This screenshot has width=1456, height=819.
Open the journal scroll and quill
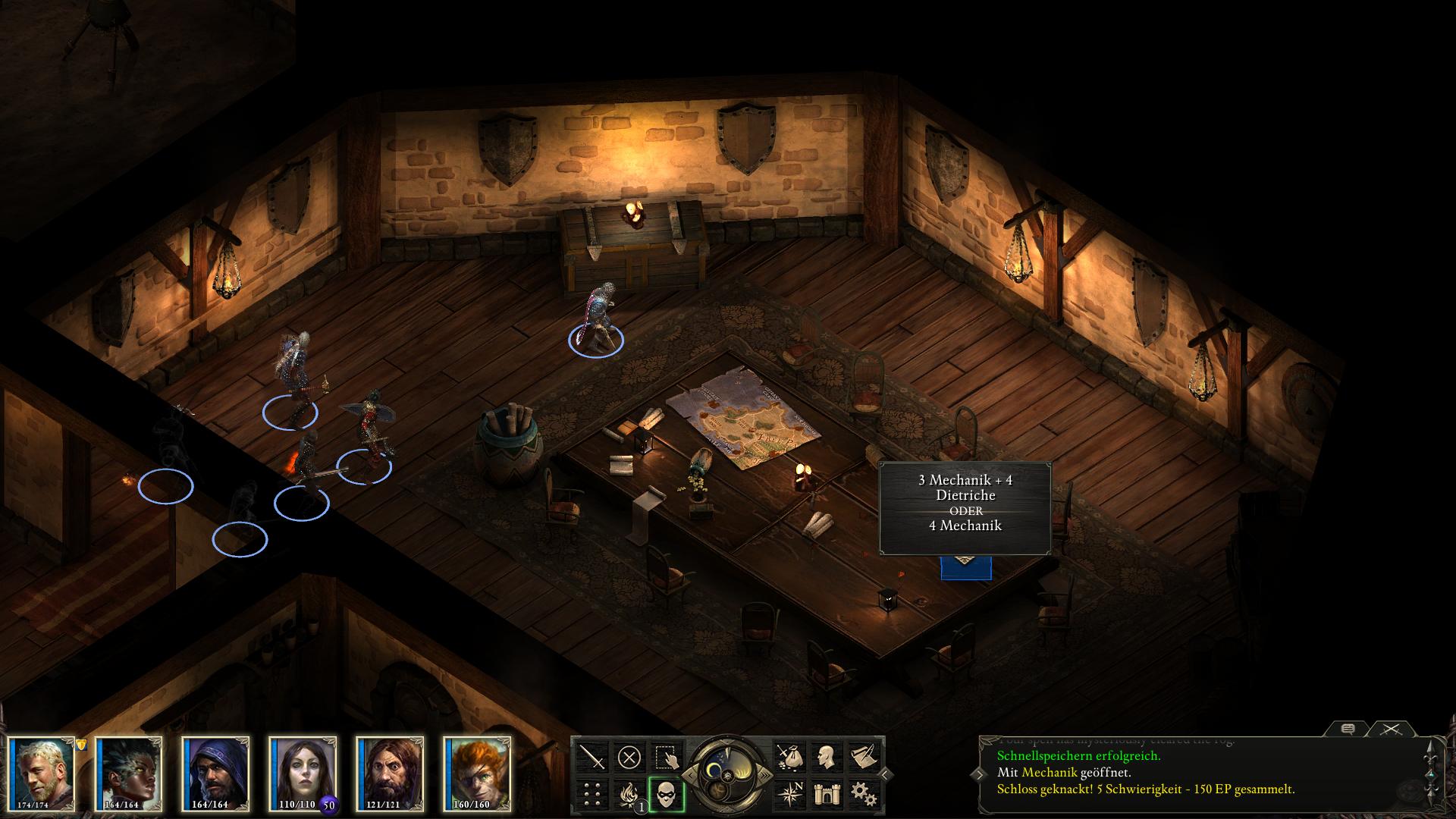[x=863, y=756]
